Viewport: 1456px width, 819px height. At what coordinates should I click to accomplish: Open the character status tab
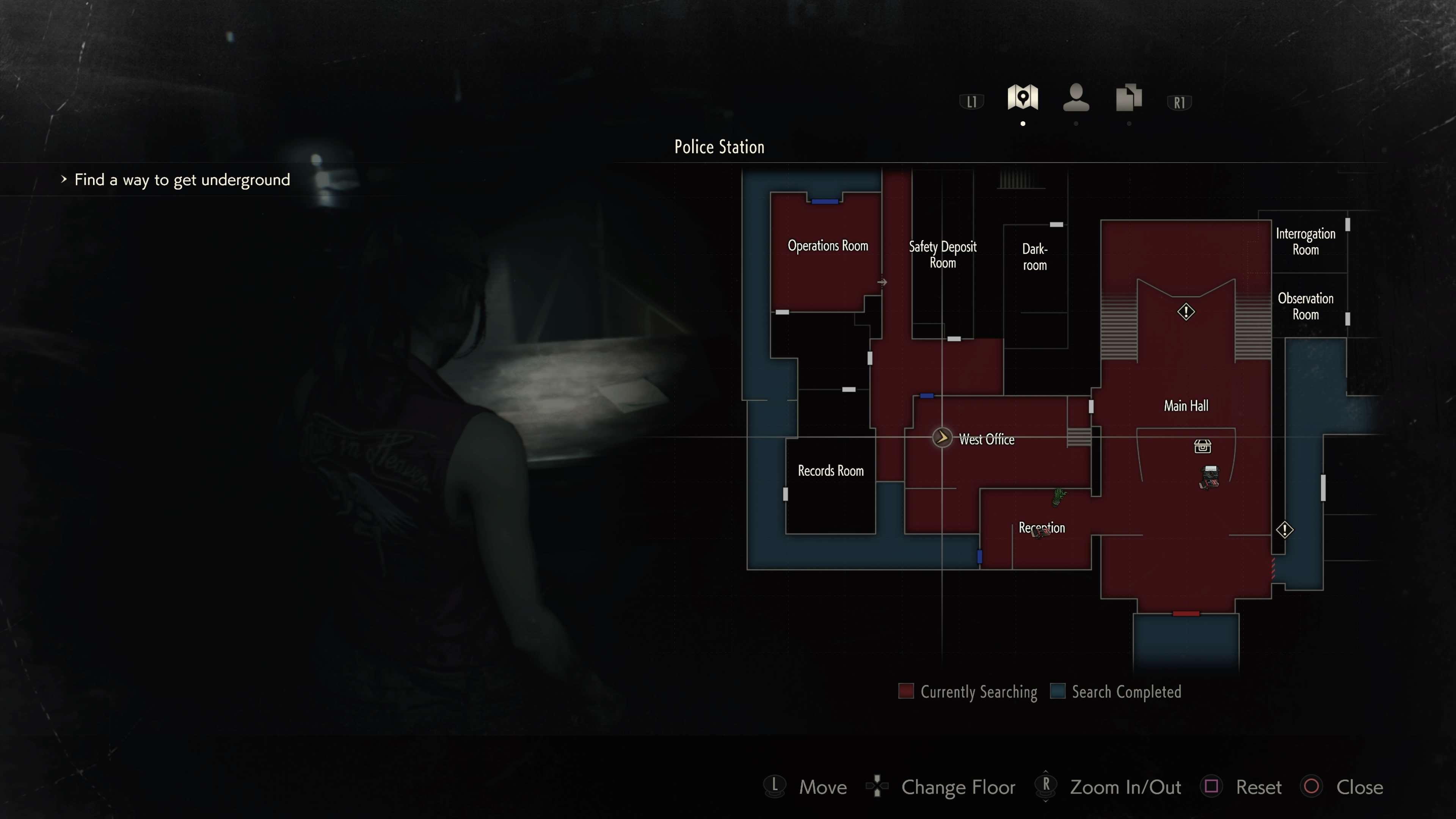(x=1076, y=97)
